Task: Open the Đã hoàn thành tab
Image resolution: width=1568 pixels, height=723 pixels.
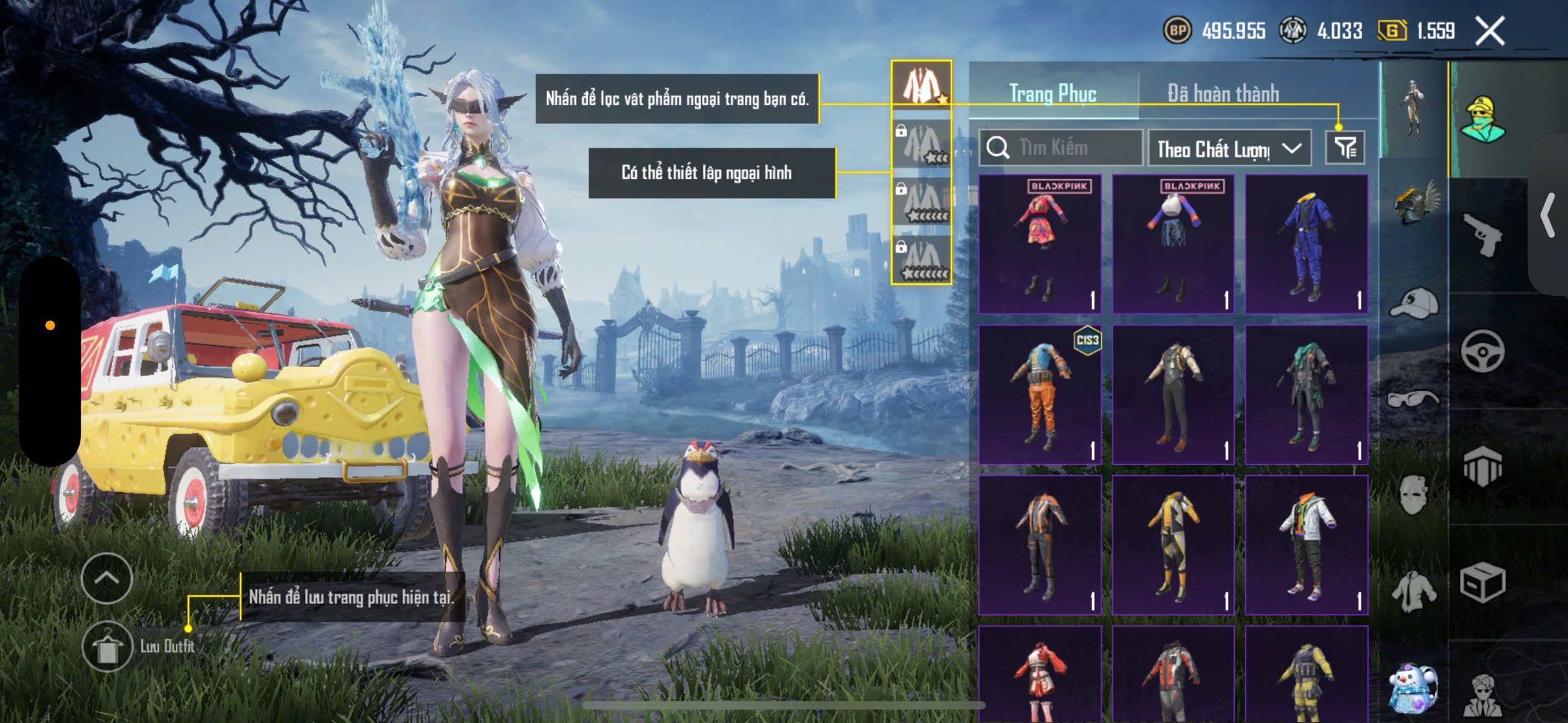Action: click(x=1223, y=94)
